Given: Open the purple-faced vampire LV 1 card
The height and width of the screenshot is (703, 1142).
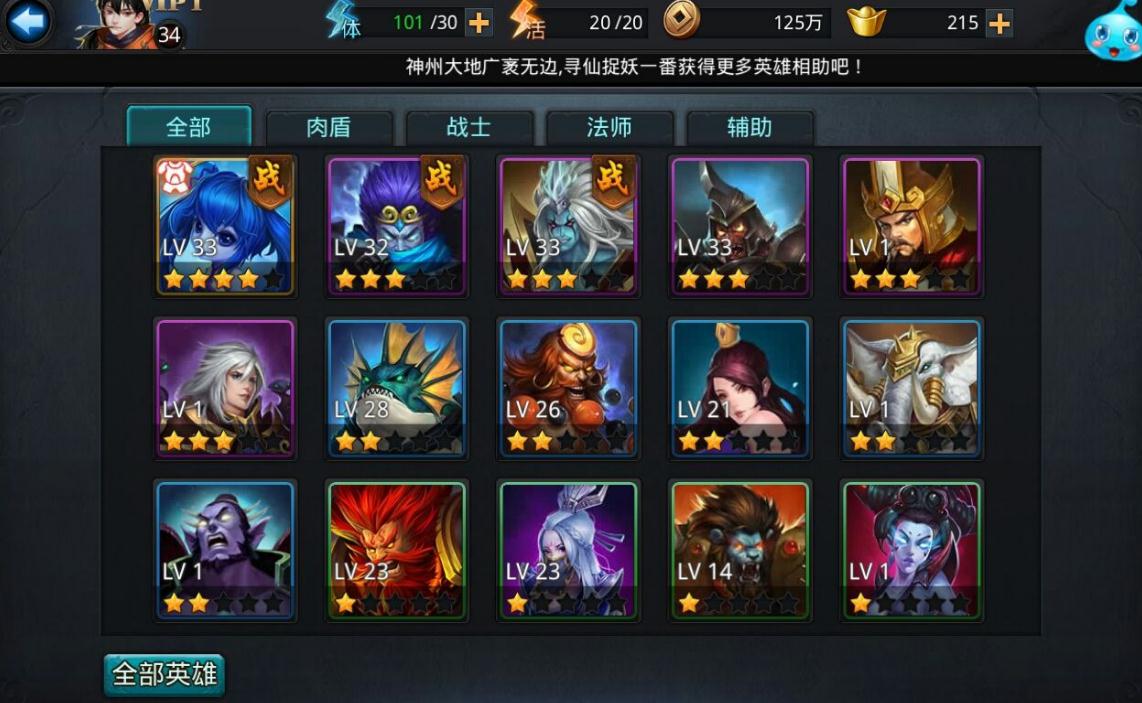Looking at the screenshot, I should 225,550.
